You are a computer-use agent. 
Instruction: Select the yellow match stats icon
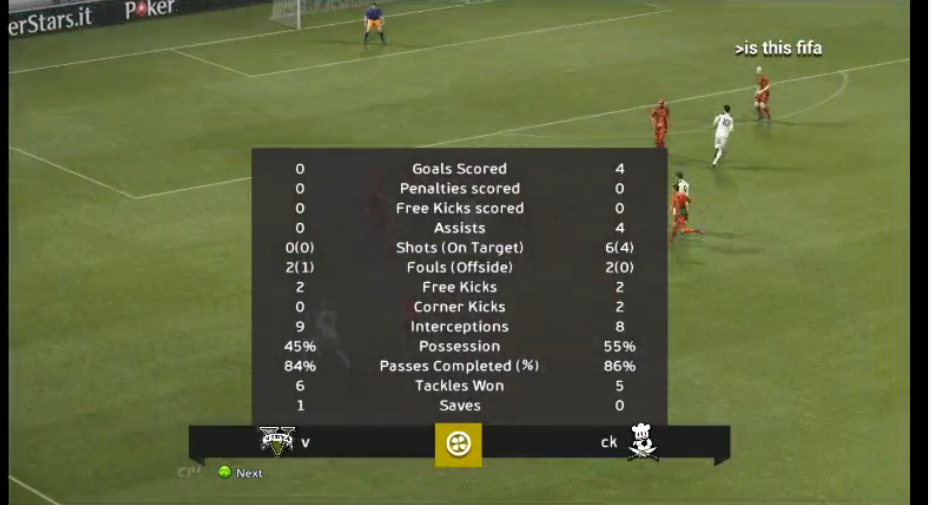pyautogui.click(x=458, y=444)
